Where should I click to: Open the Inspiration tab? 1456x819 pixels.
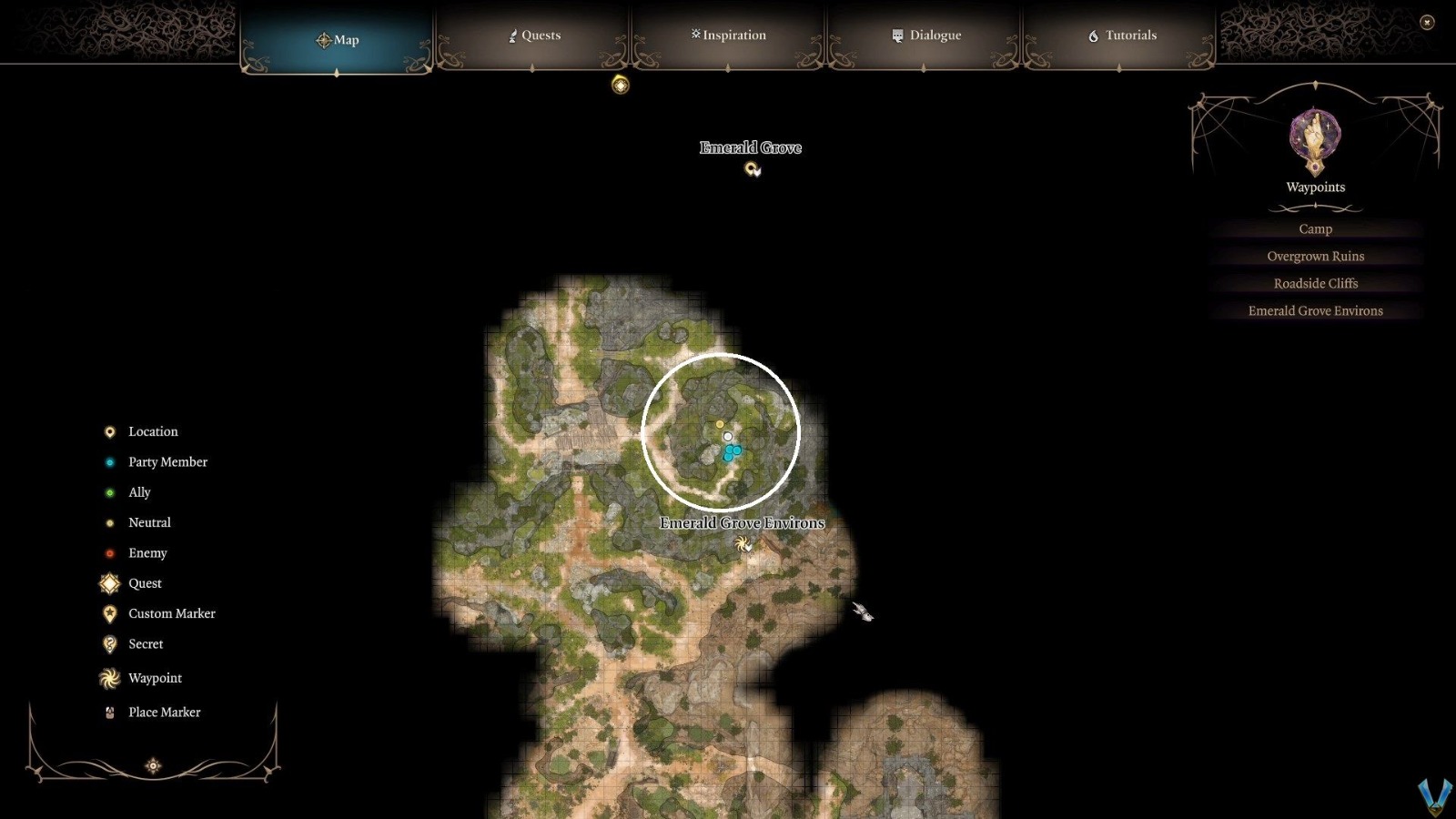[726, 35]
